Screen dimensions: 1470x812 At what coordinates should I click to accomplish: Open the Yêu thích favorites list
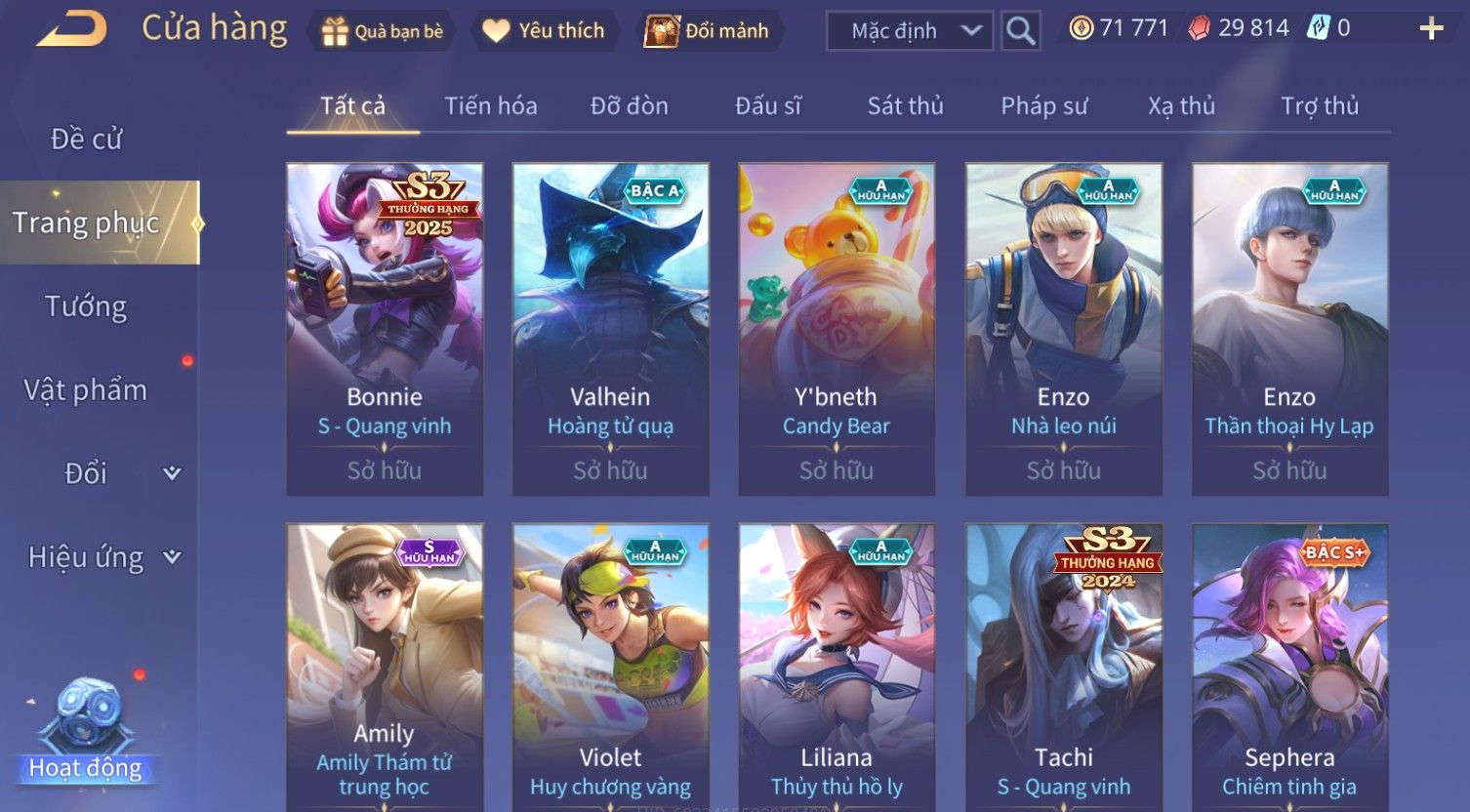[544, 31]
